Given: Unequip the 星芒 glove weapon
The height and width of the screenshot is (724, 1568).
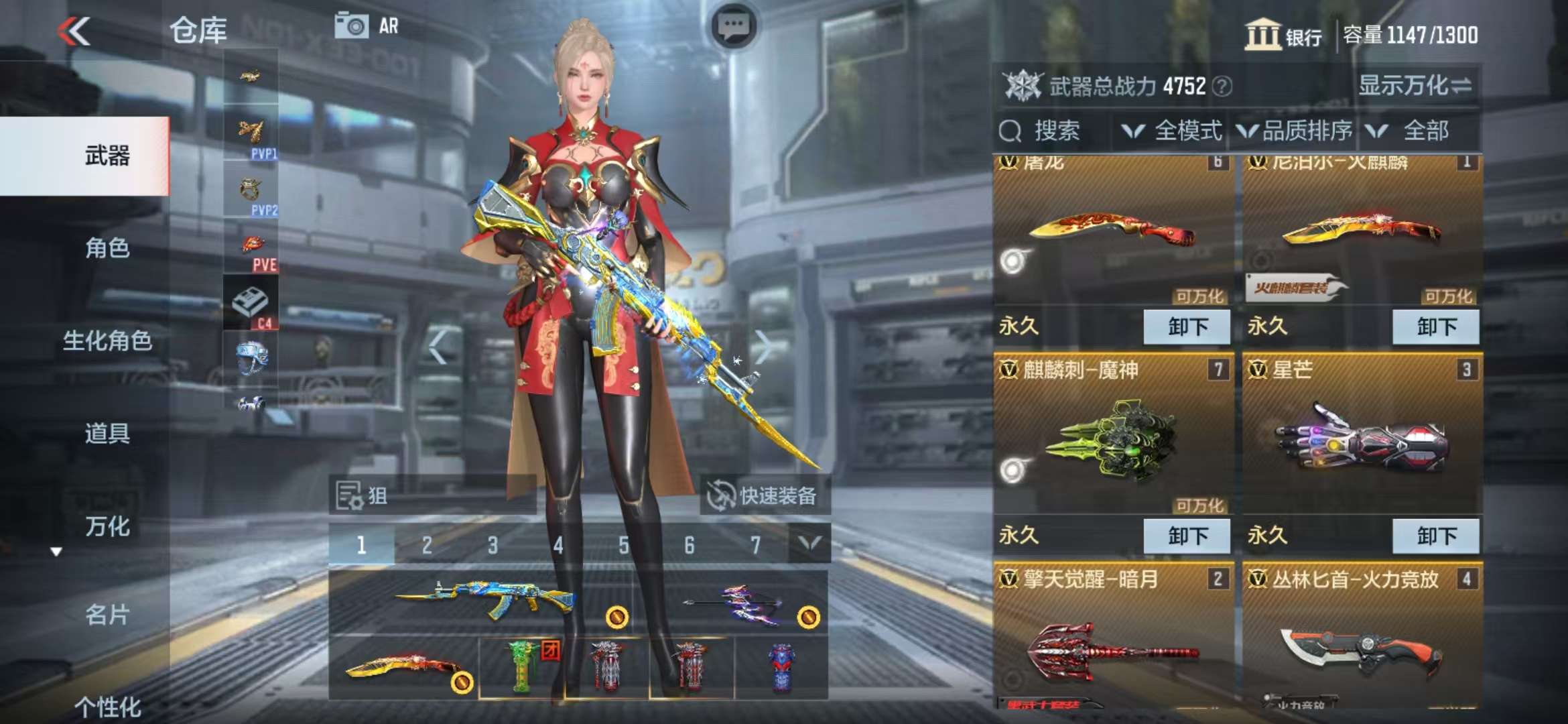Looking at the screenshot, I should (1435, 536).
